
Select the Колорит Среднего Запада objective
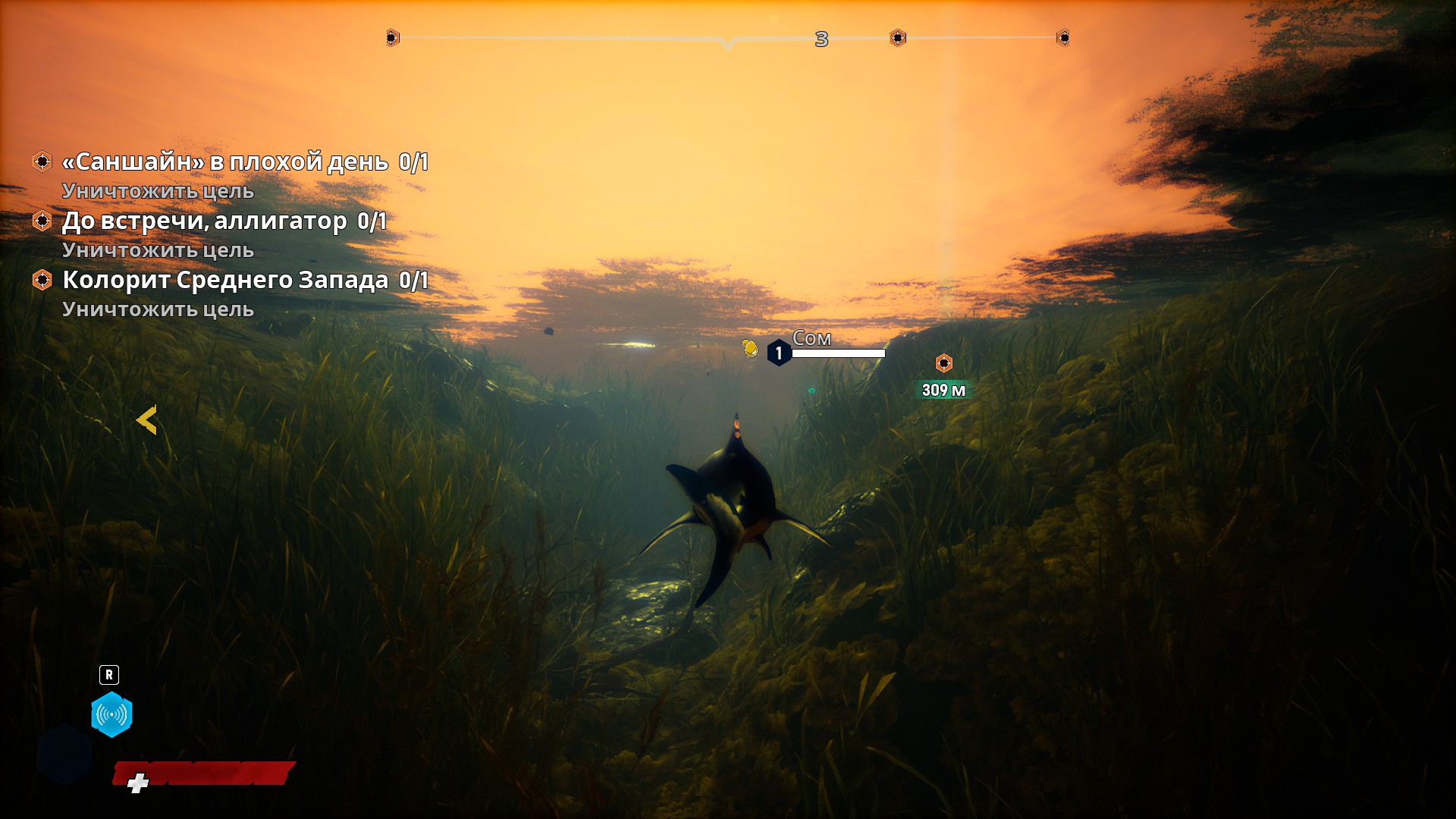pyautogui.click(x=225, y=280)
